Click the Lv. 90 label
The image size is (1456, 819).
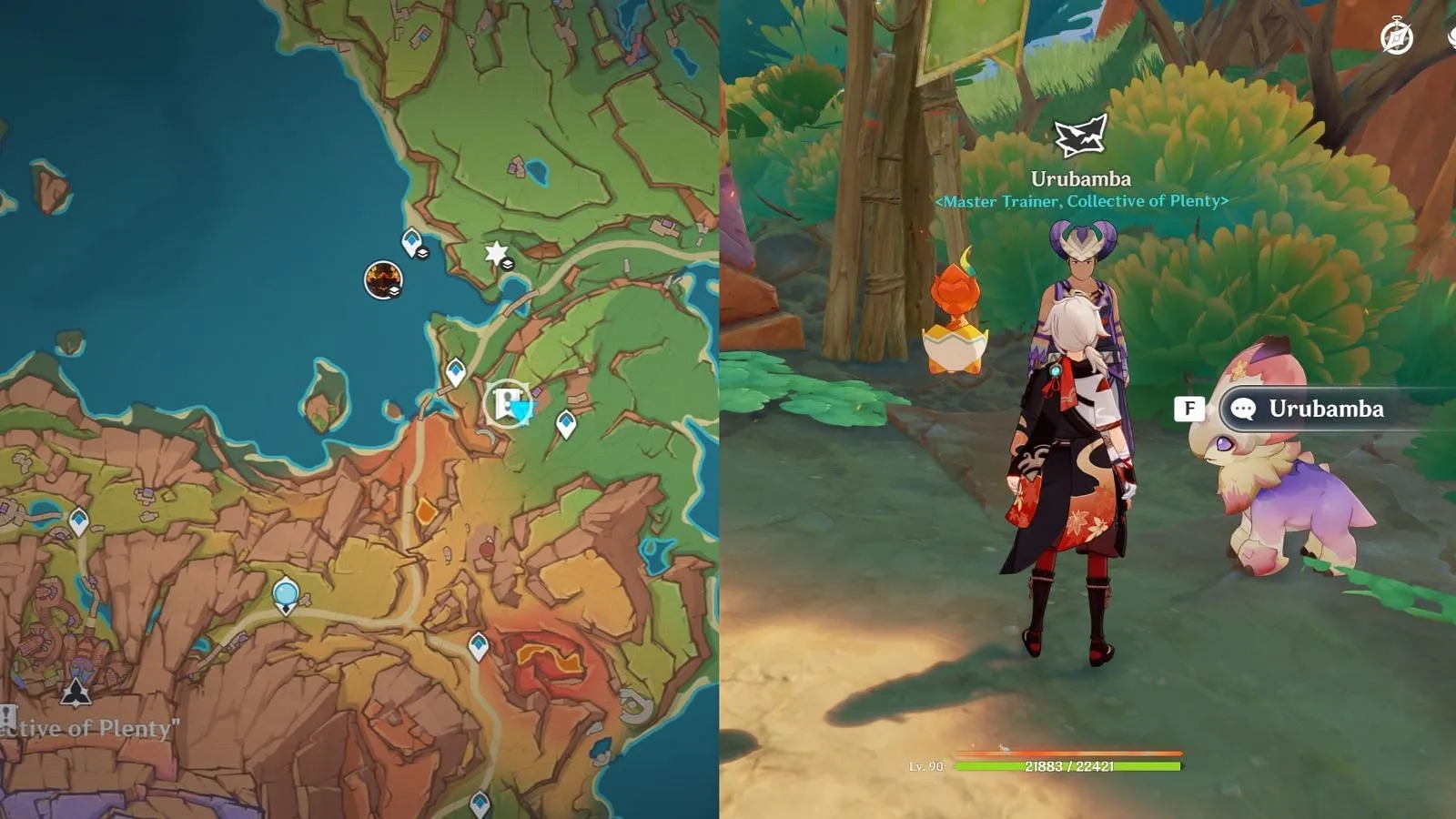pyautogui.click(x=928, y=767)
